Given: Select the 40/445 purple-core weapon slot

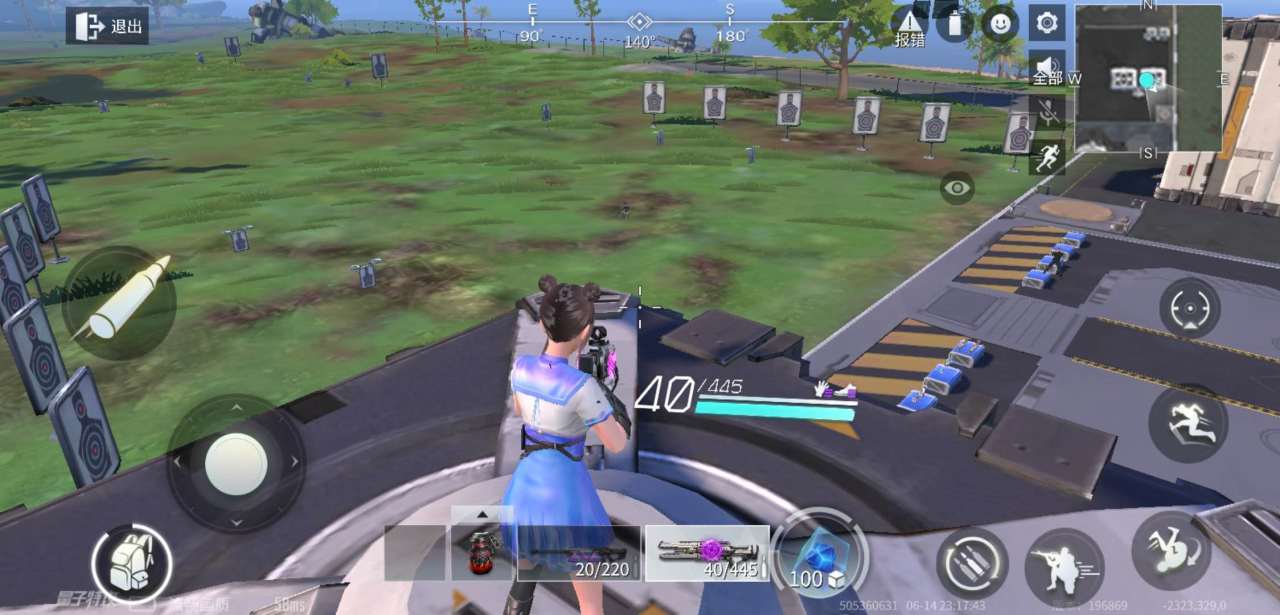Looking at the screenshot, I should point(707,553).
